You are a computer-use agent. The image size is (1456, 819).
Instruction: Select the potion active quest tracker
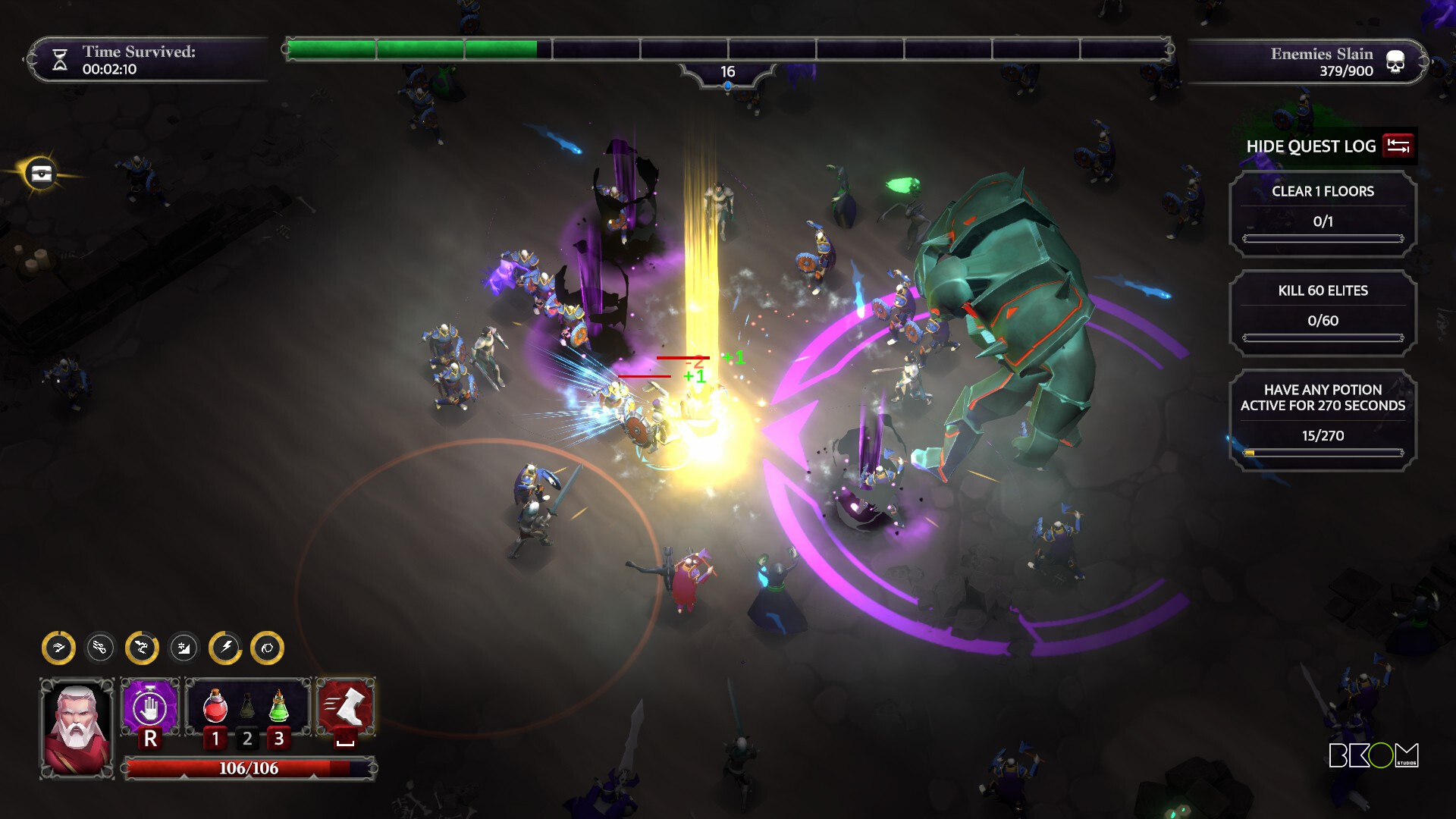tap(1323, 420)
